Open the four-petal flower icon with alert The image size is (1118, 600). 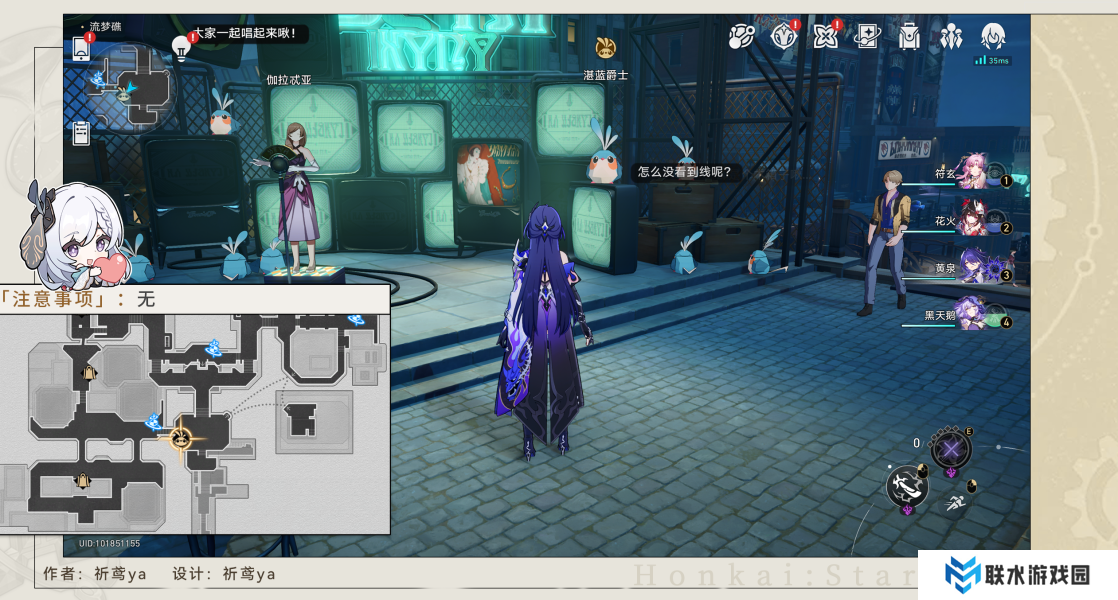click(825, 37)
